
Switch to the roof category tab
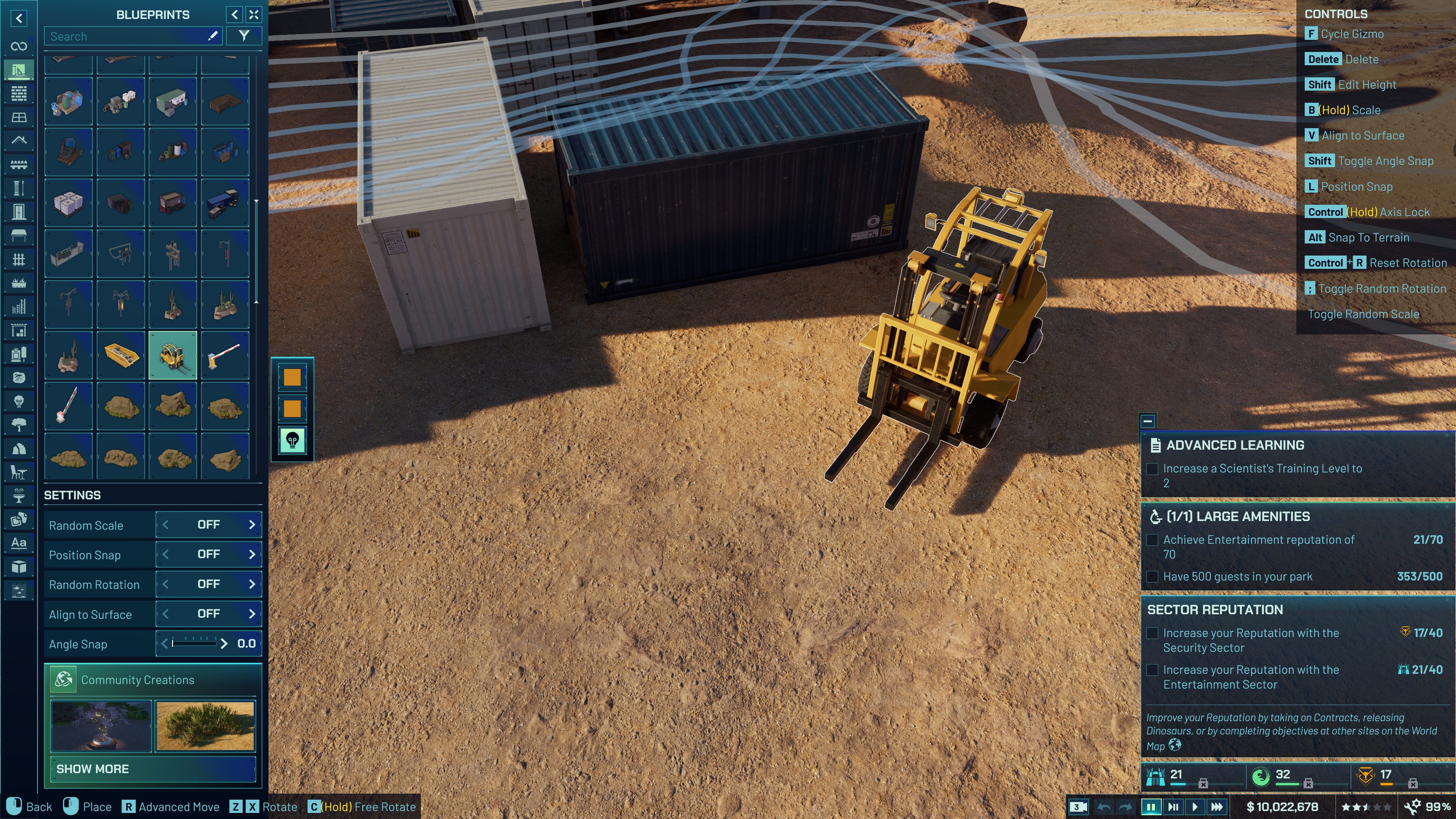pyautogui.click(x=19, y=140)
